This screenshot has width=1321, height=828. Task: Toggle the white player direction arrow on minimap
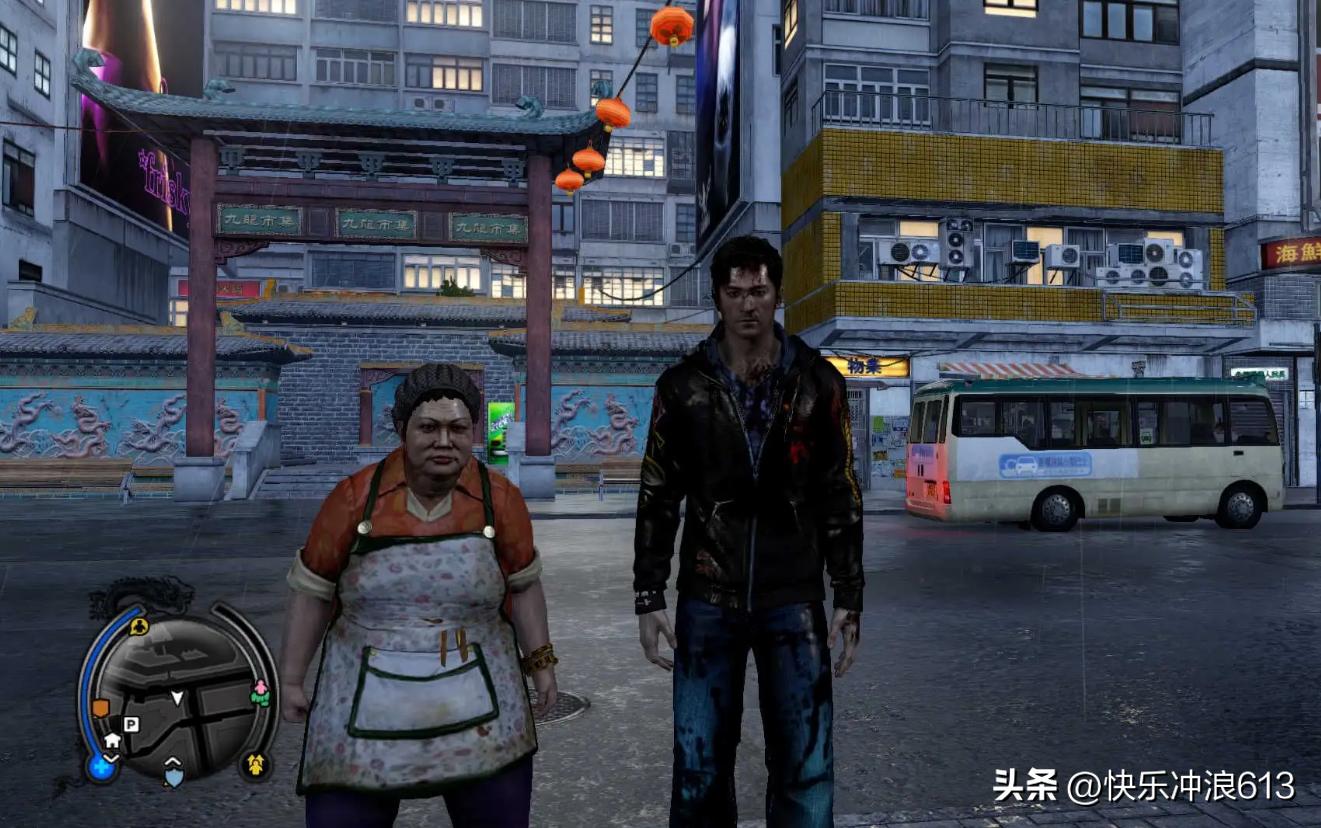click(178, 698)
